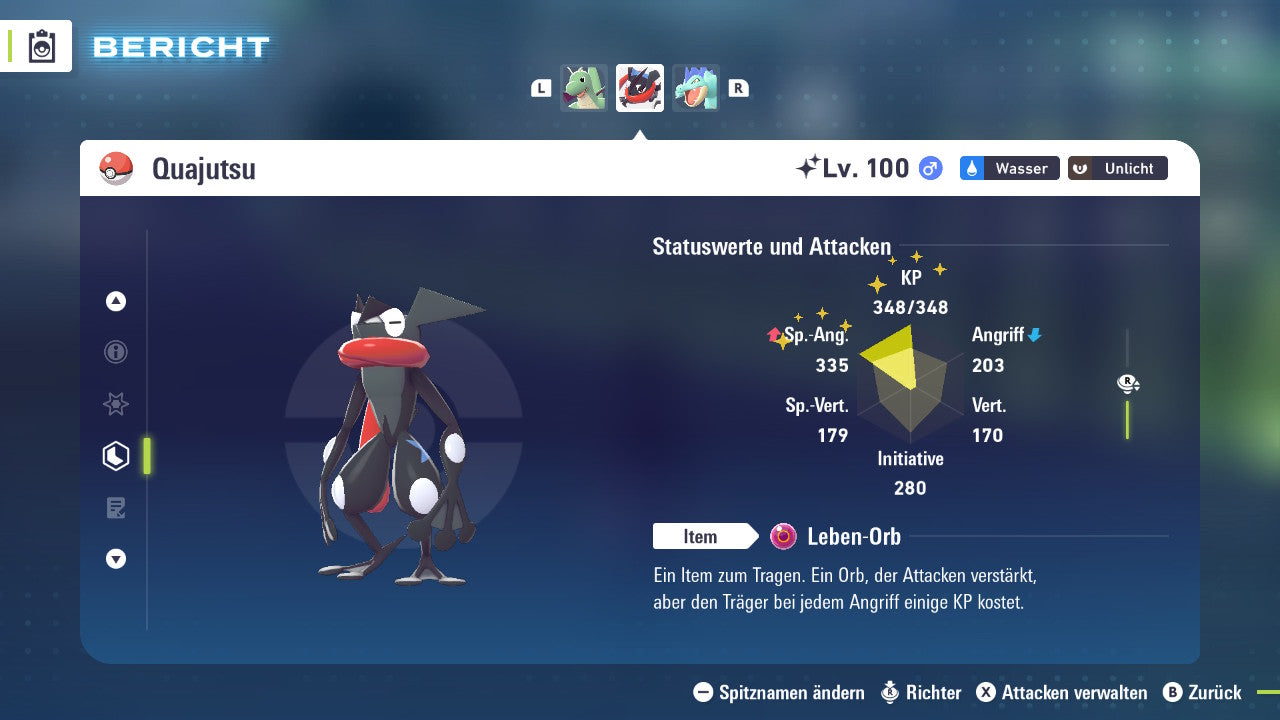
Task: Open Attacken verwalten
Action: [x=1062, y=692]
